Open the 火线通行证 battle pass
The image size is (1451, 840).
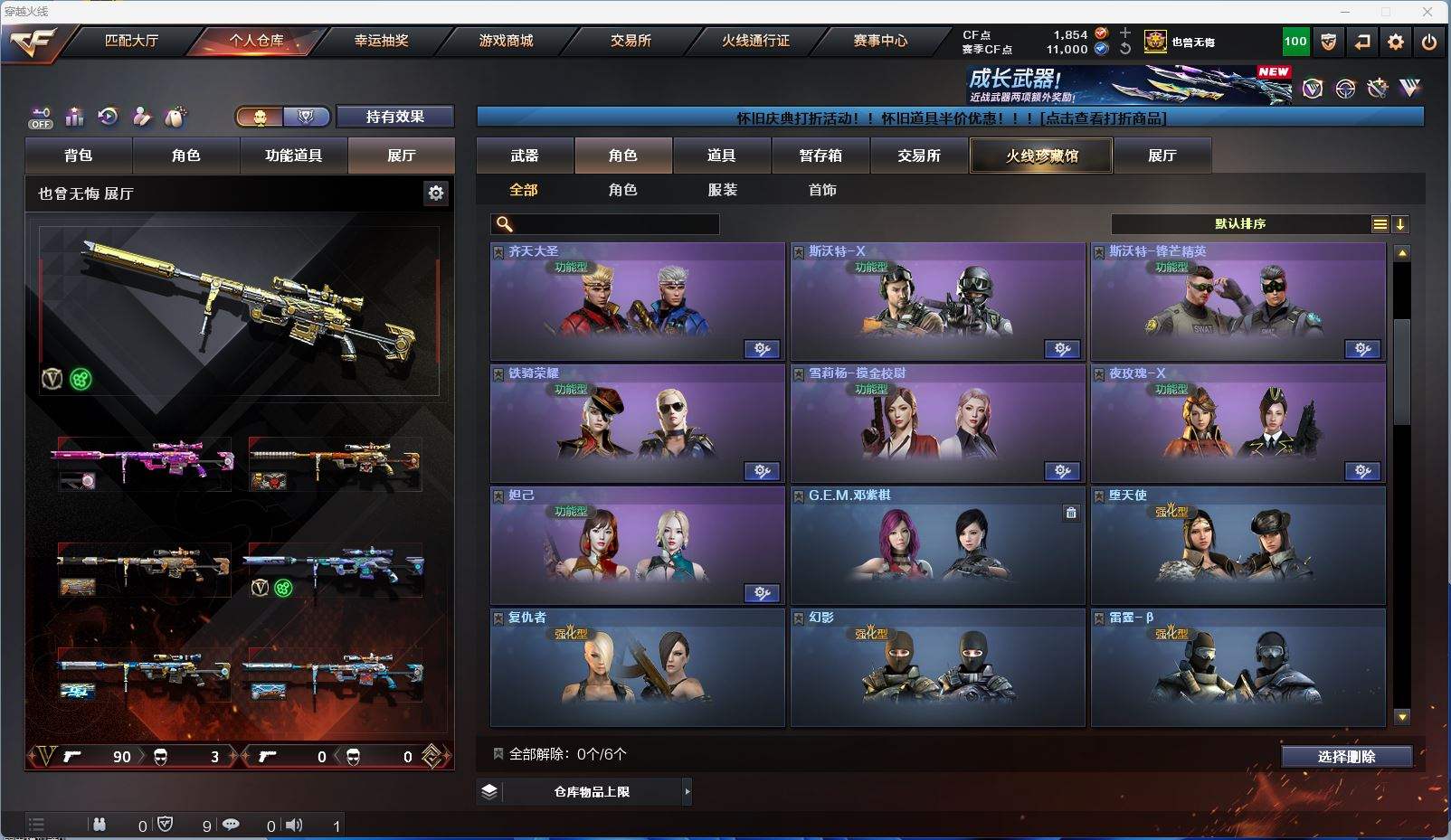pos(755,41)
